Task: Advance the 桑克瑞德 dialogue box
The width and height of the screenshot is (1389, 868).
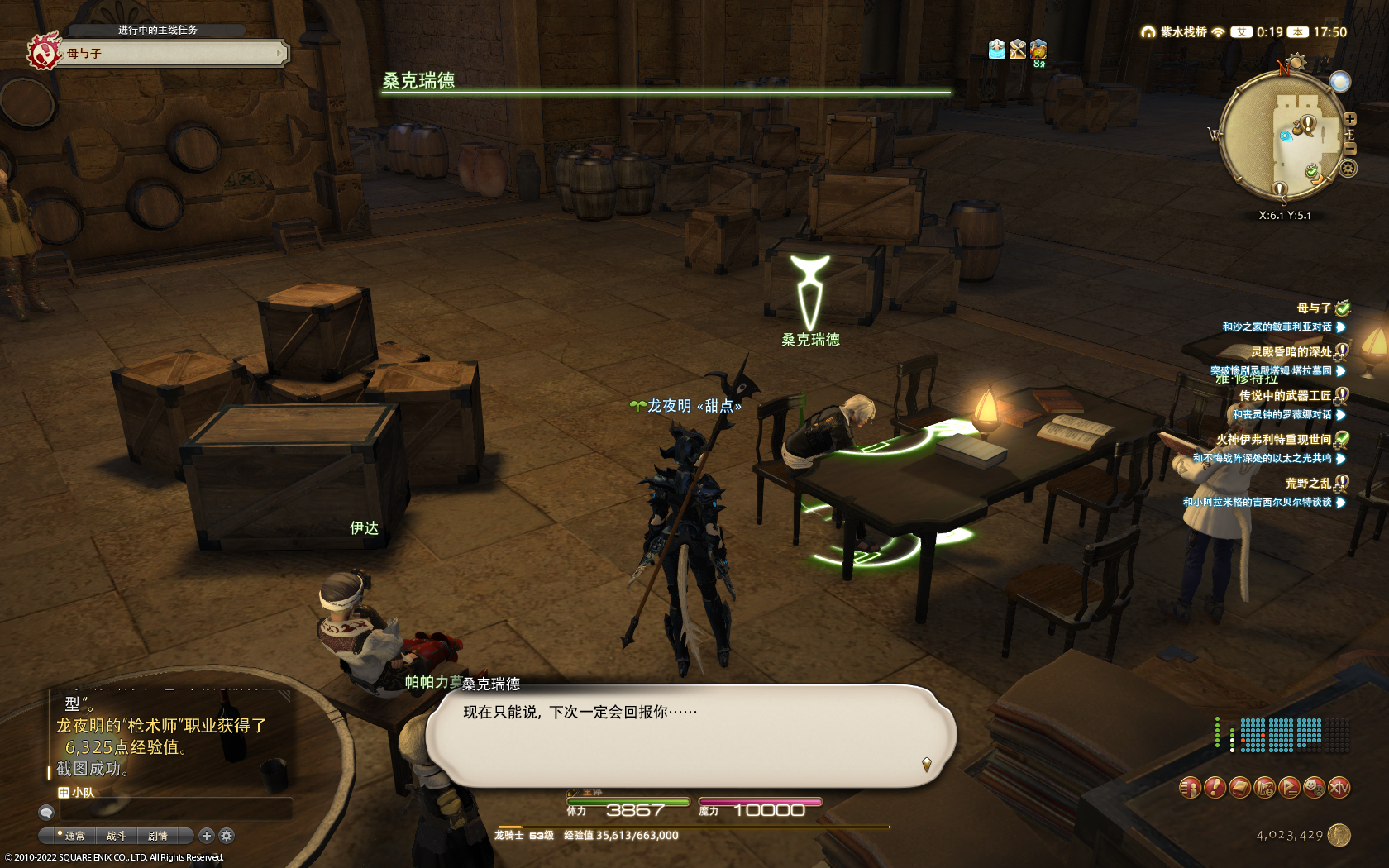Action: pos(690,735)
